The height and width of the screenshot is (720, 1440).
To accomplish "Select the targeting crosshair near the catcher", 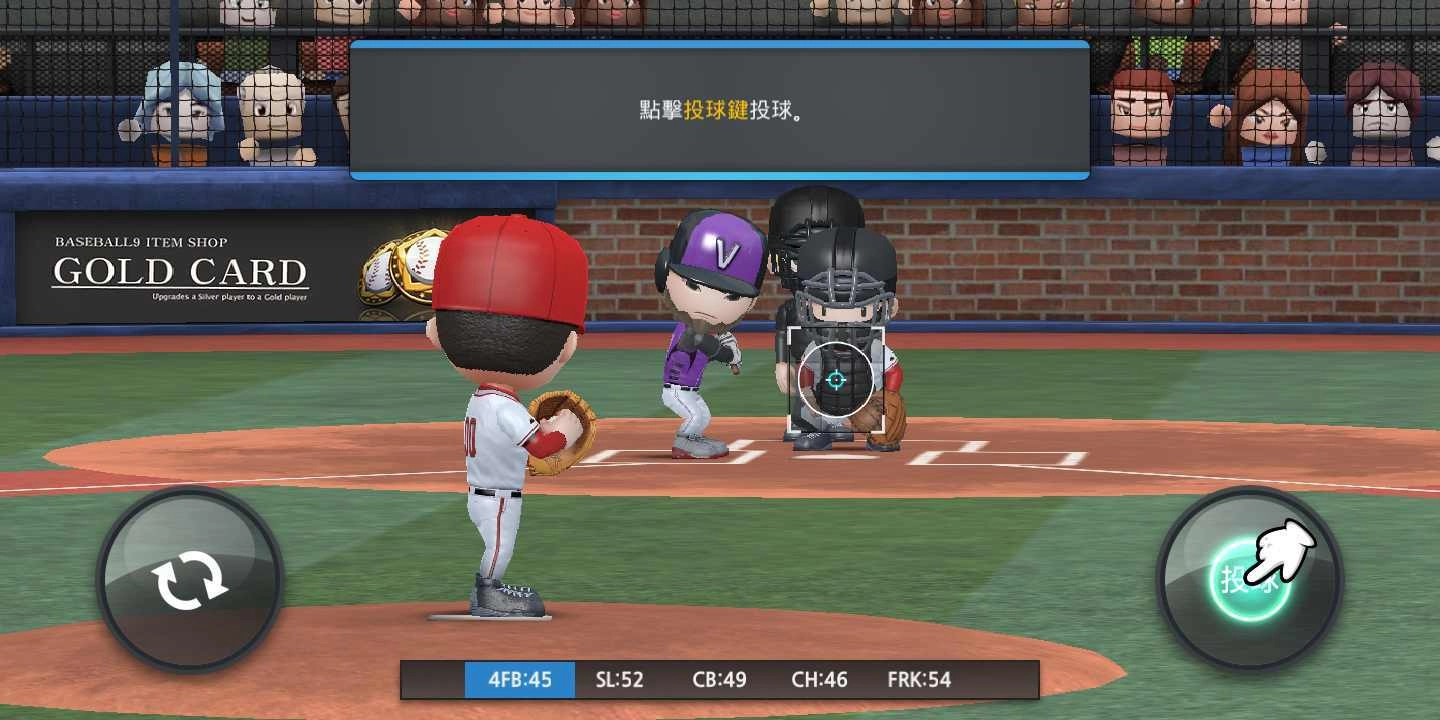I will 838,380.
